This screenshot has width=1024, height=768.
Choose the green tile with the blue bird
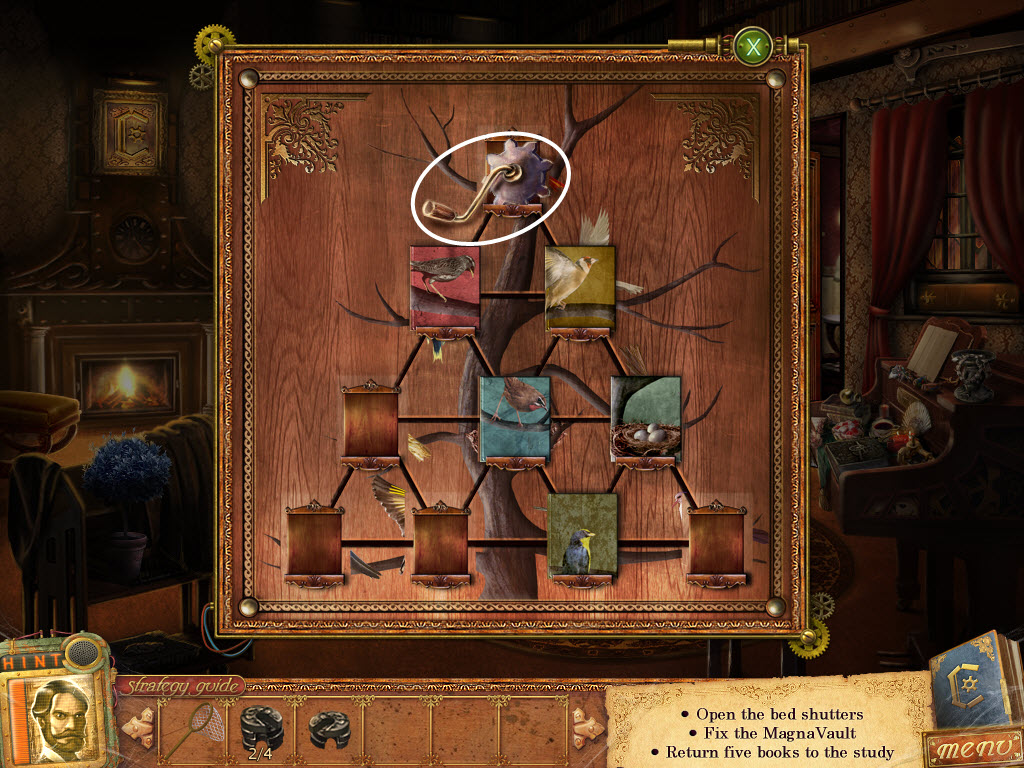(581, 535)
